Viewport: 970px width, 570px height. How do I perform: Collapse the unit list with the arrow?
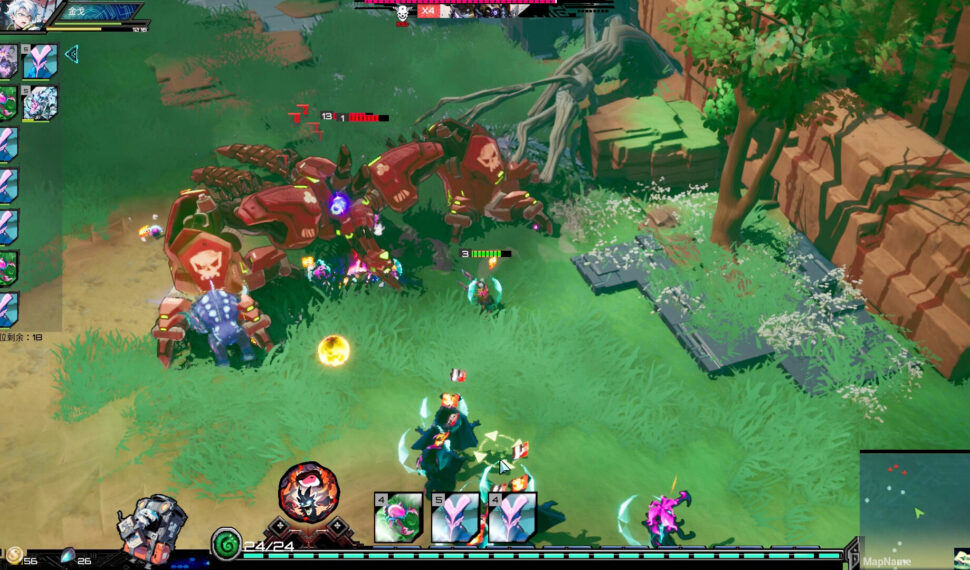click(71, 54)
